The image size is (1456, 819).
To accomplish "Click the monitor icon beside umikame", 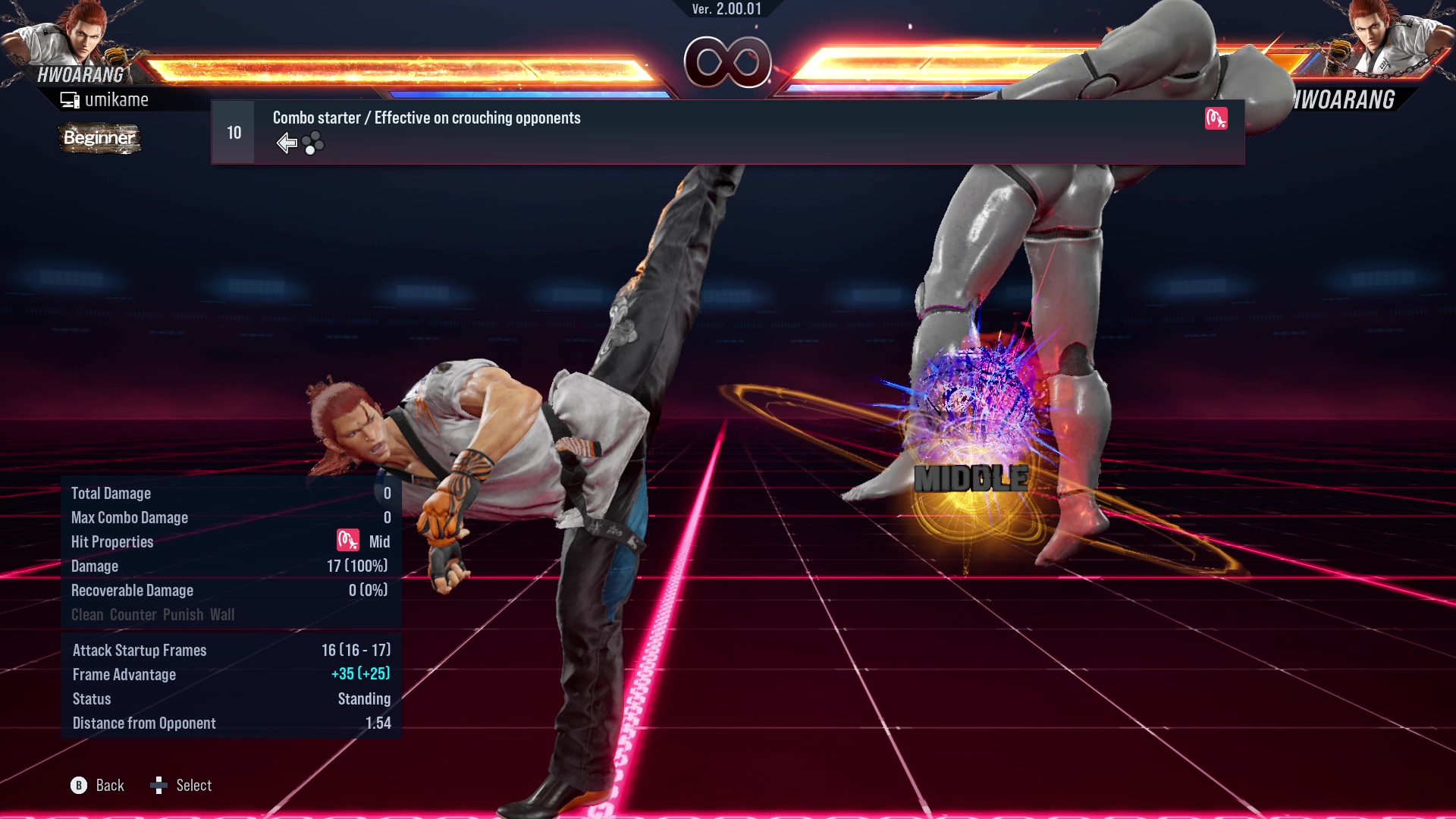I will (69, 99).
